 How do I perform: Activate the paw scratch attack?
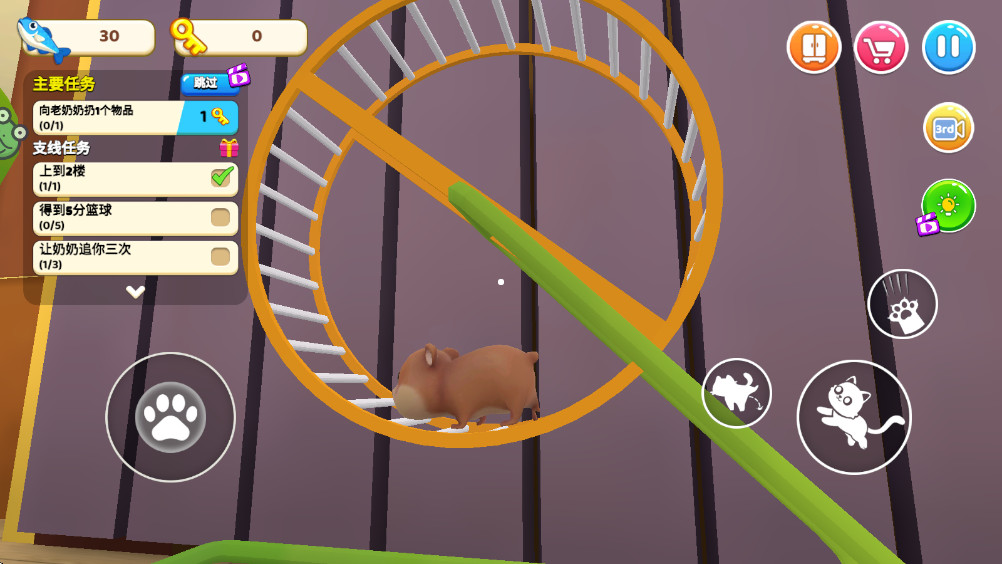[902, 304]
